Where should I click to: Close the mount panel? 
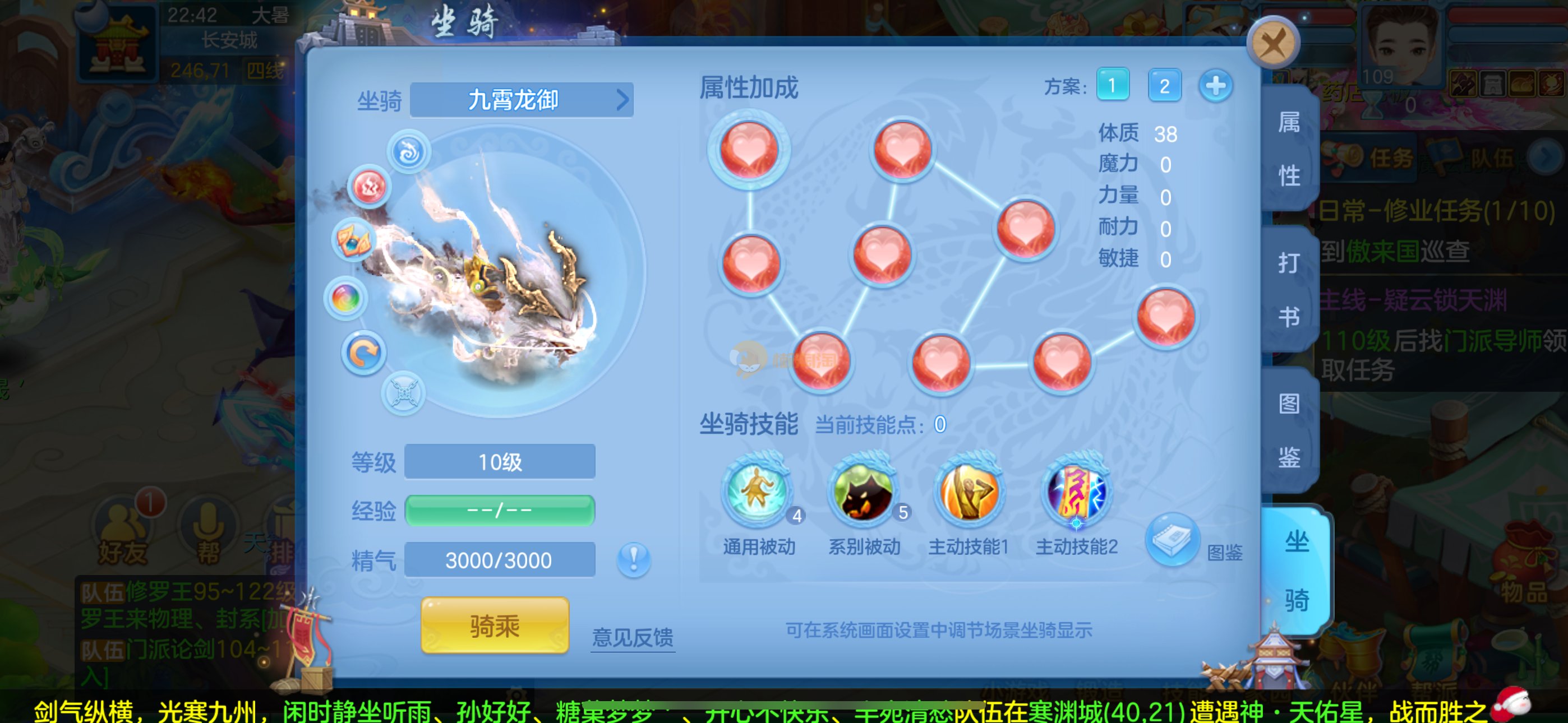1273,43
